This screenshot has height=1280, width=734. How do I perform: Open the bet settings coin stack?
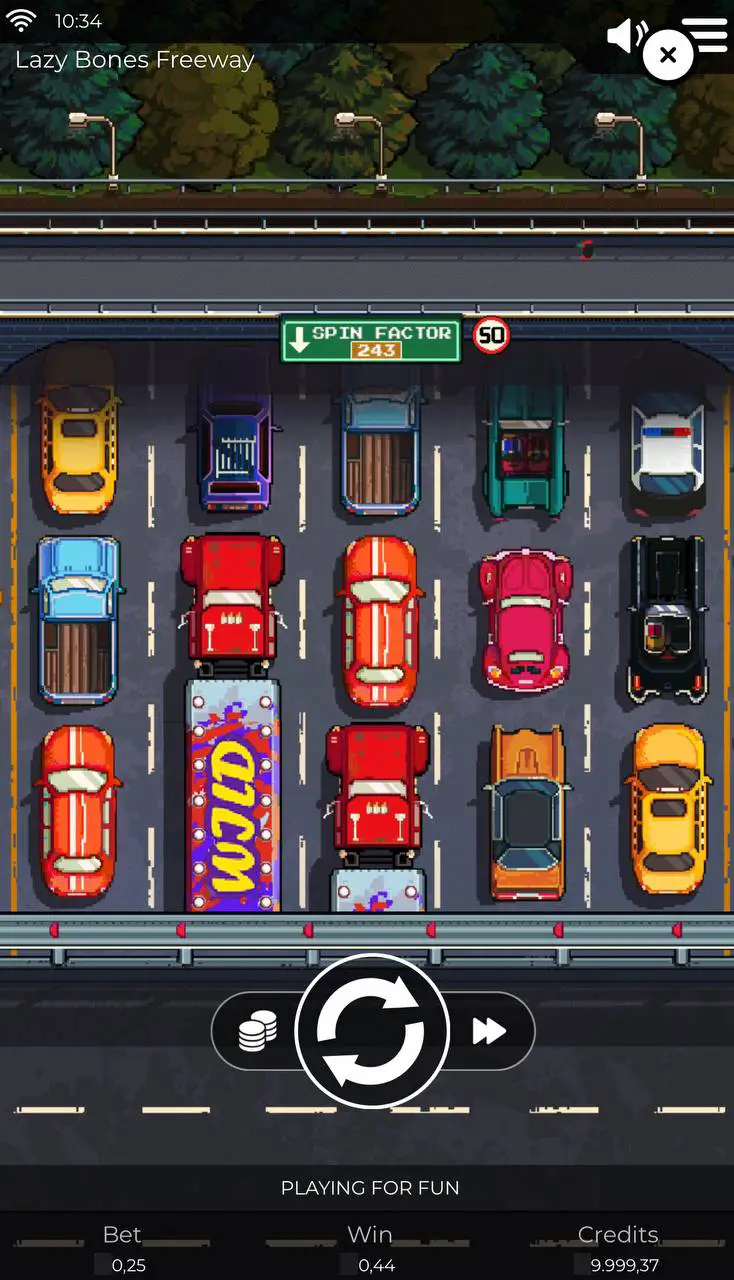click(x=258, y=1031)
